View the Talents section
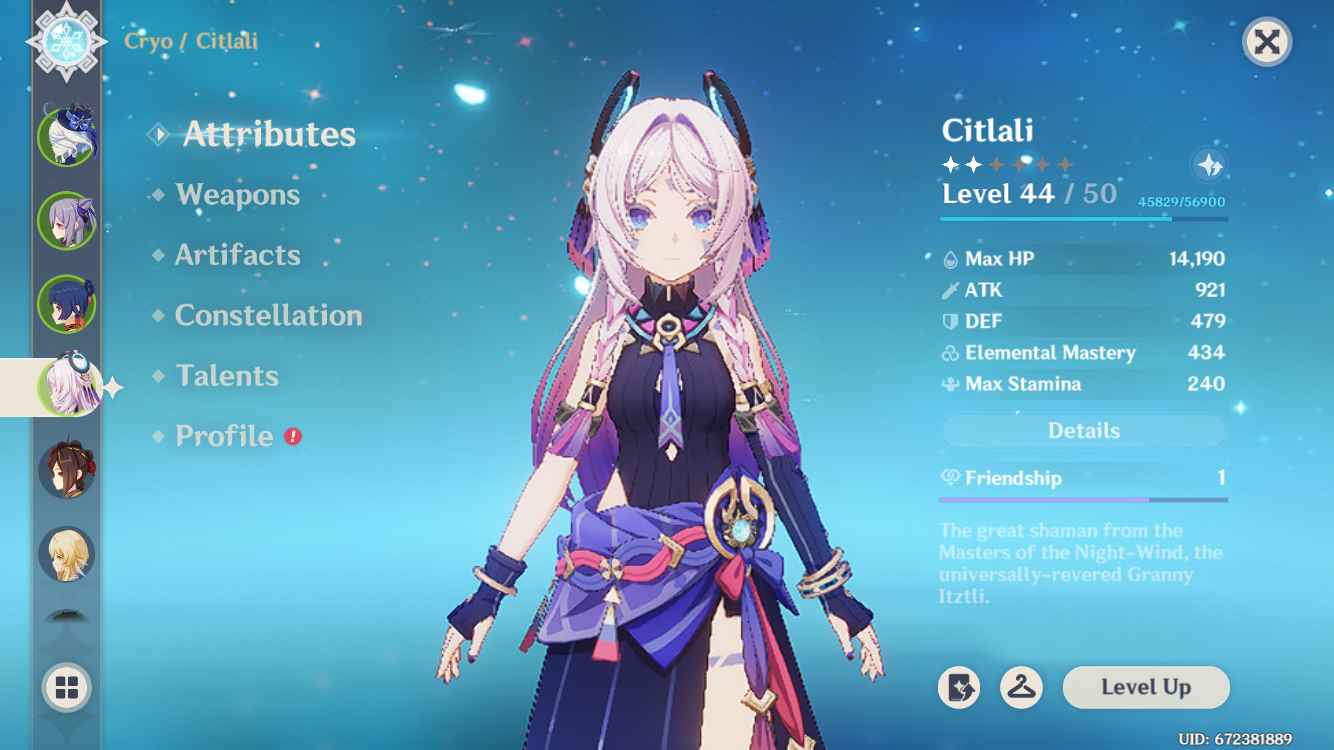Screen dimensions: 1334x750 click(227, 376)
